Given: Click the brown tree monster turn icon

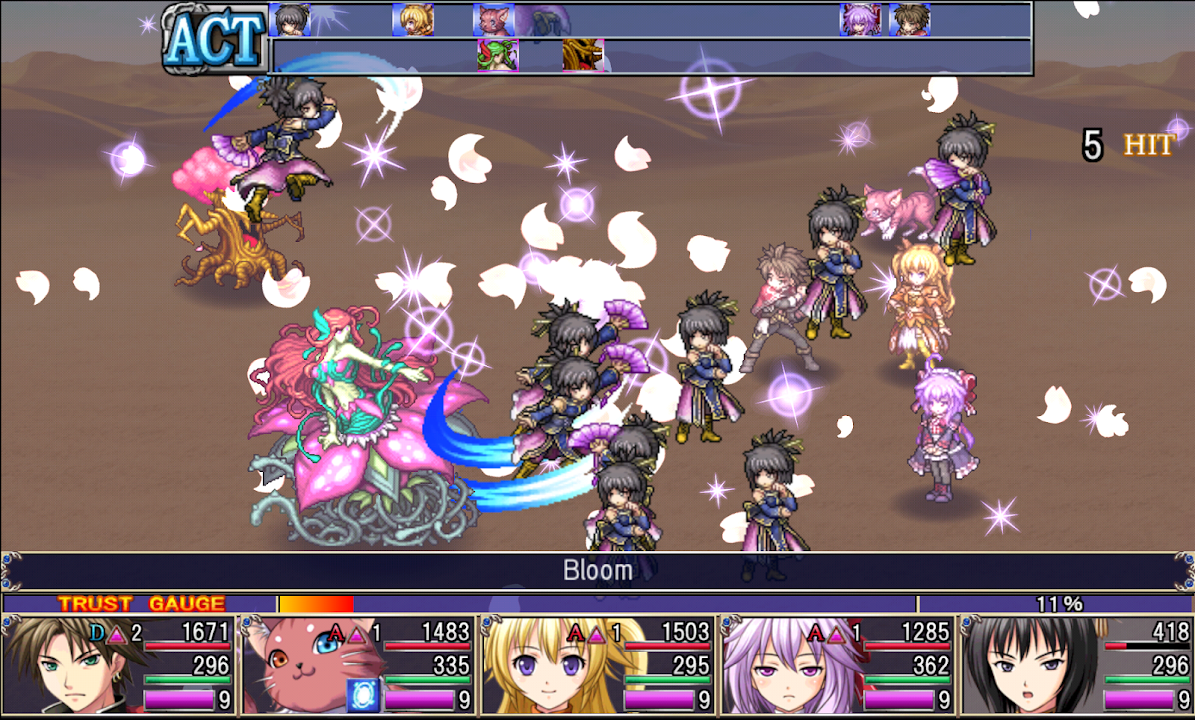Looking at the screenshot, I should point(582,55).
